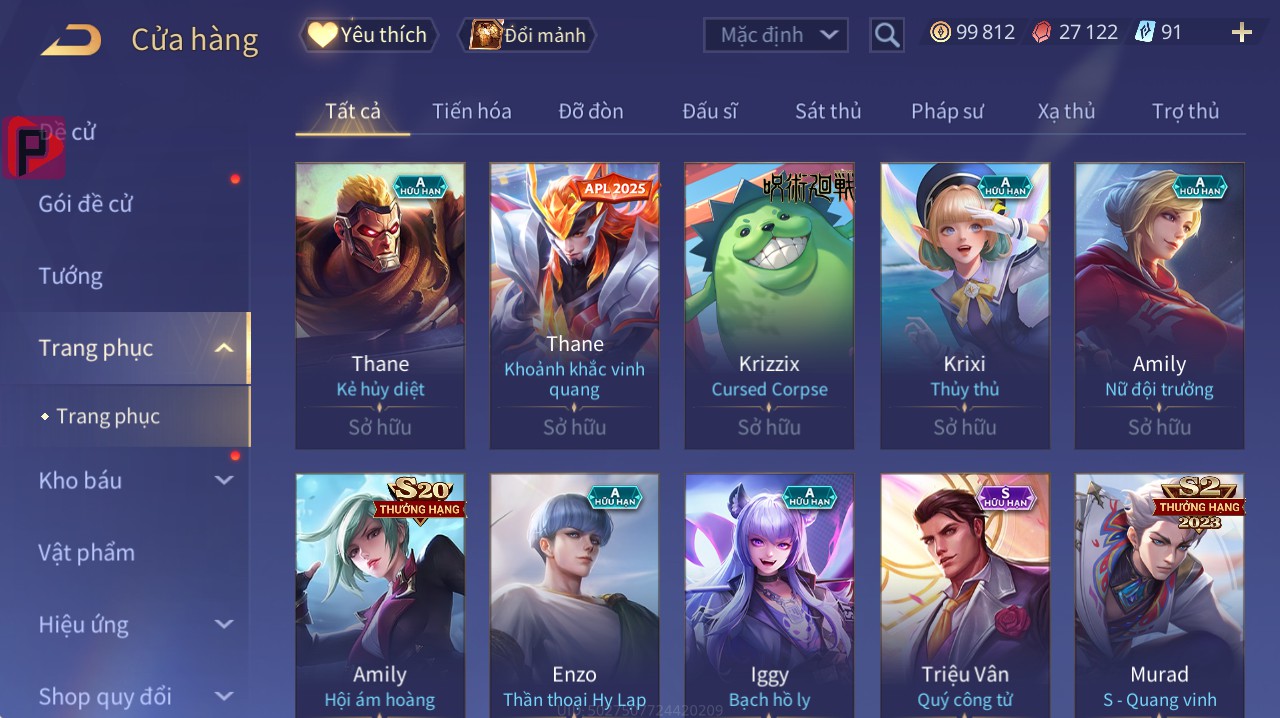
Task: View the Trợ thủ category
Action: tap(1185, 111)
